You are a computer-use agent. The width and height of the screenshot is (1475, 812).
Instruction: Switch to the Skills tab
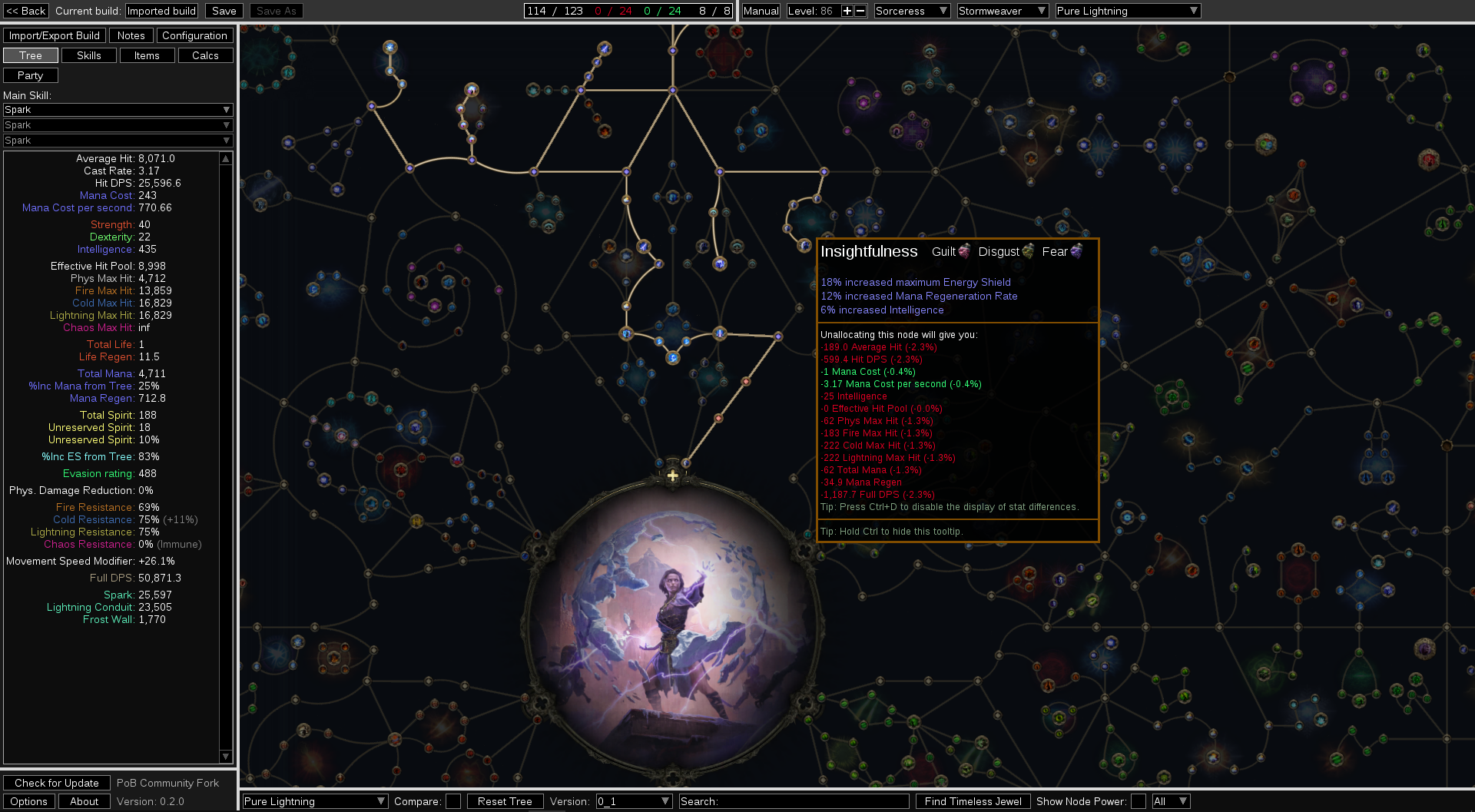[88, 55]
